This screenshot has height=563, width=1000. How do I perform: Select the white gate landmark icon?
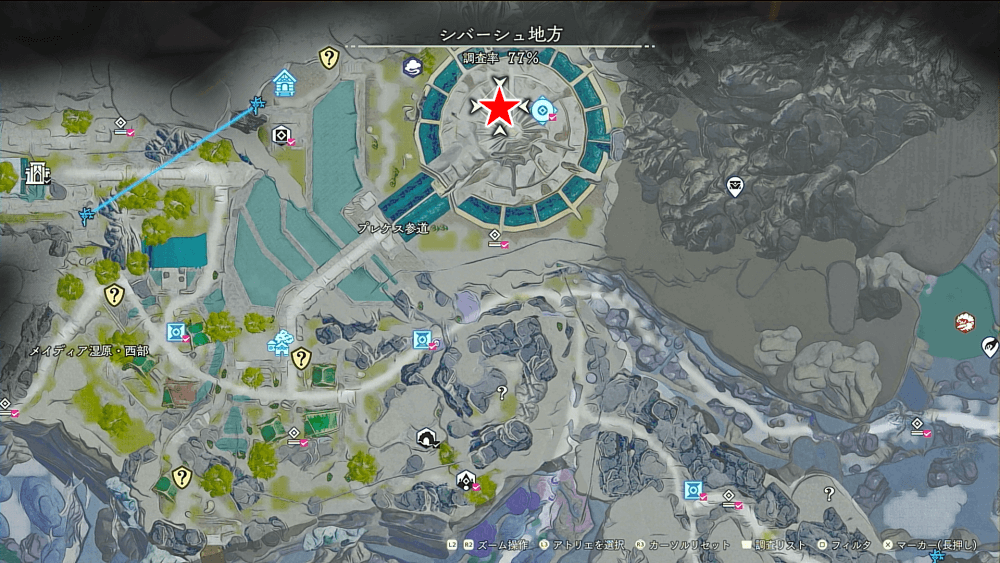[x=37, y=173]
